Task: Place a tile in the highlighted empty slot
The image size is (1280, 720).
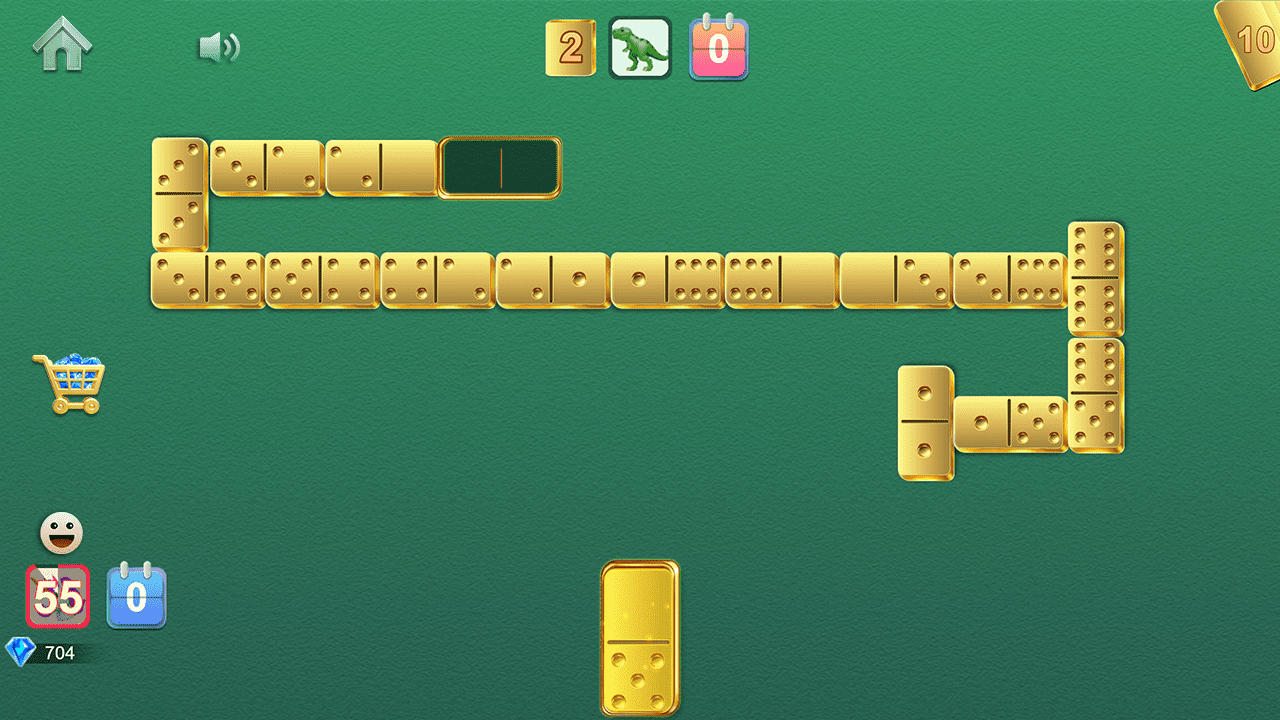Action: pos(499,168)
